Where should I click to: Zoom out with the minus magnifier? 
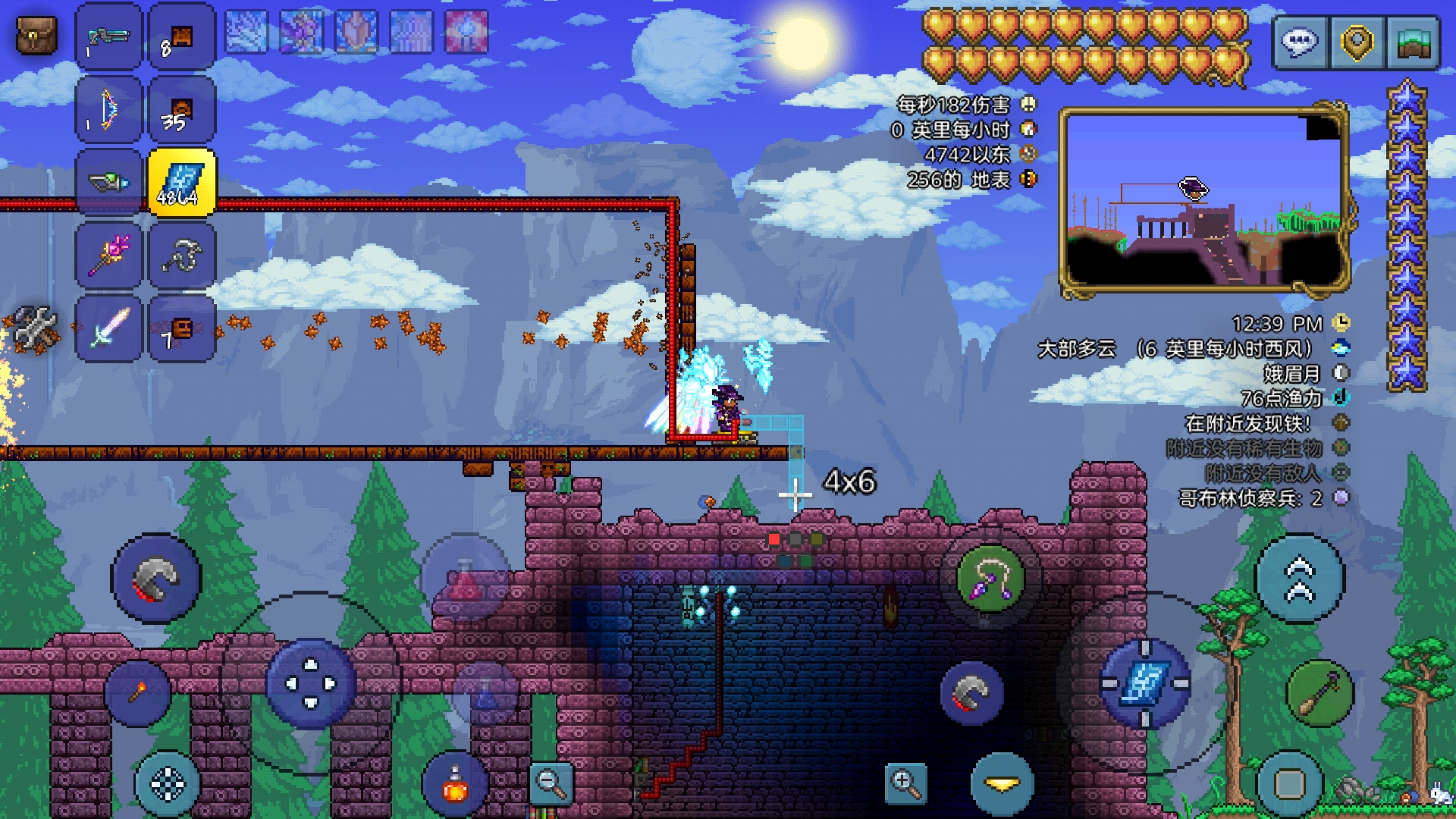551,783
